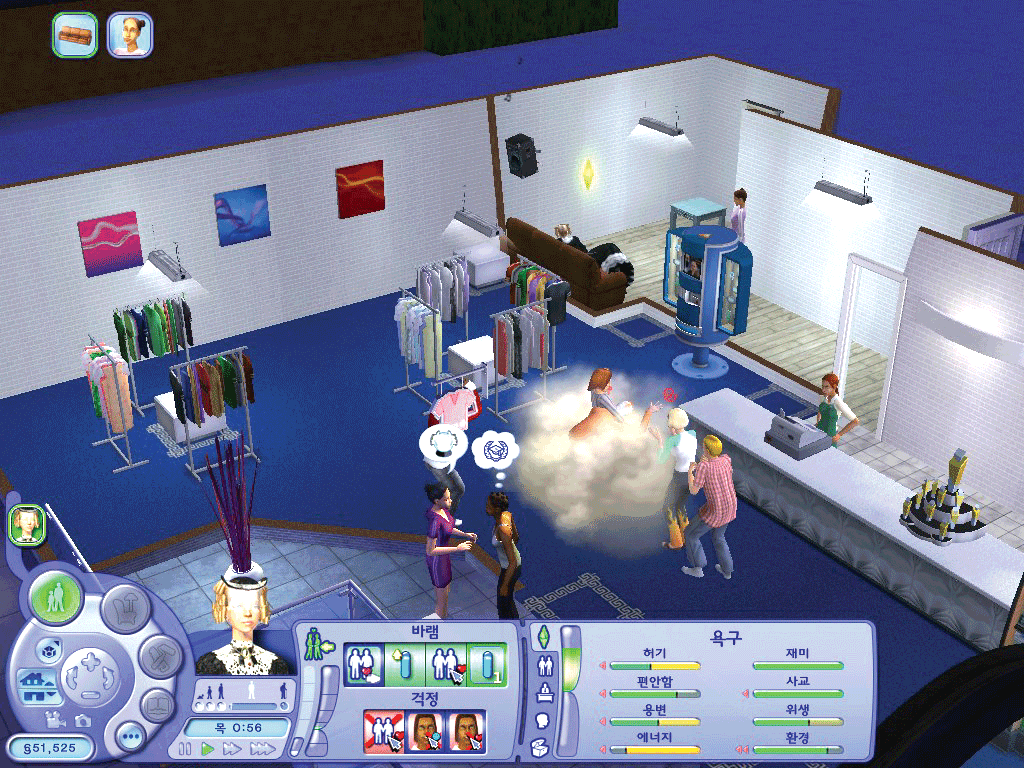Take a snapshot with the camera icon
Image resolution: width=1024 pixels, height=768 pixels.
pos(82,720)
